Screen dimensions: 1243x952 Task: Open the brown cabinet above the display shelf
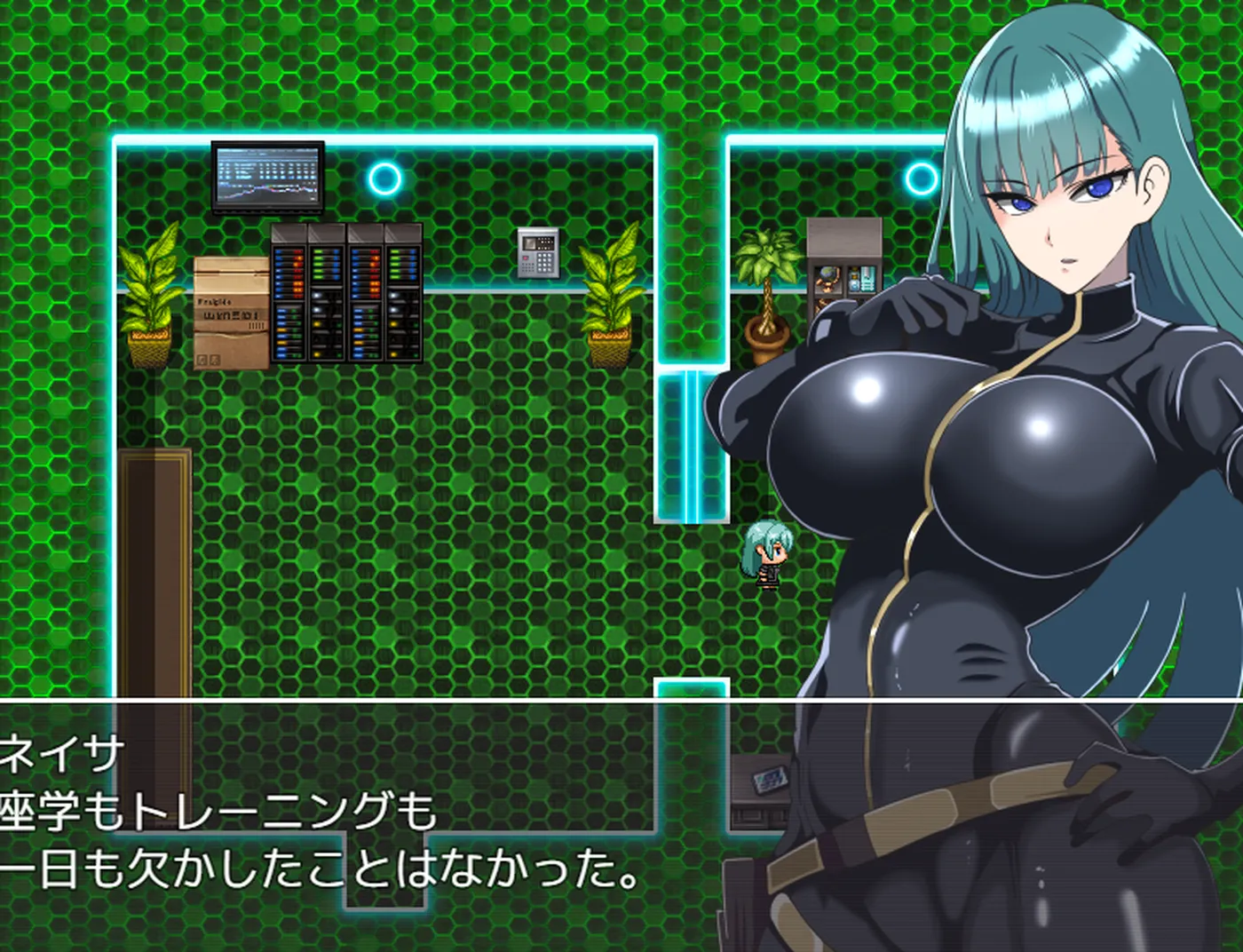tap(843, 235)
